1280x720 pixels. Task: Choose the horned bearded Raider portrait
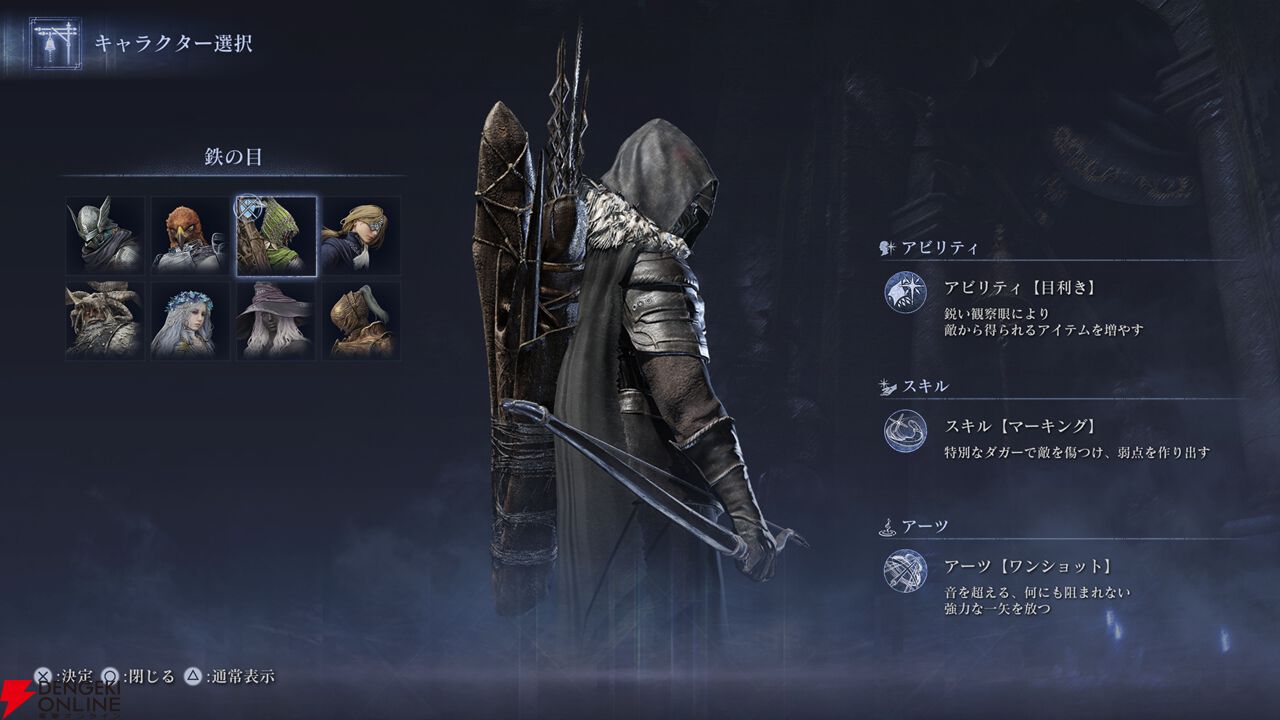(105, 320)
